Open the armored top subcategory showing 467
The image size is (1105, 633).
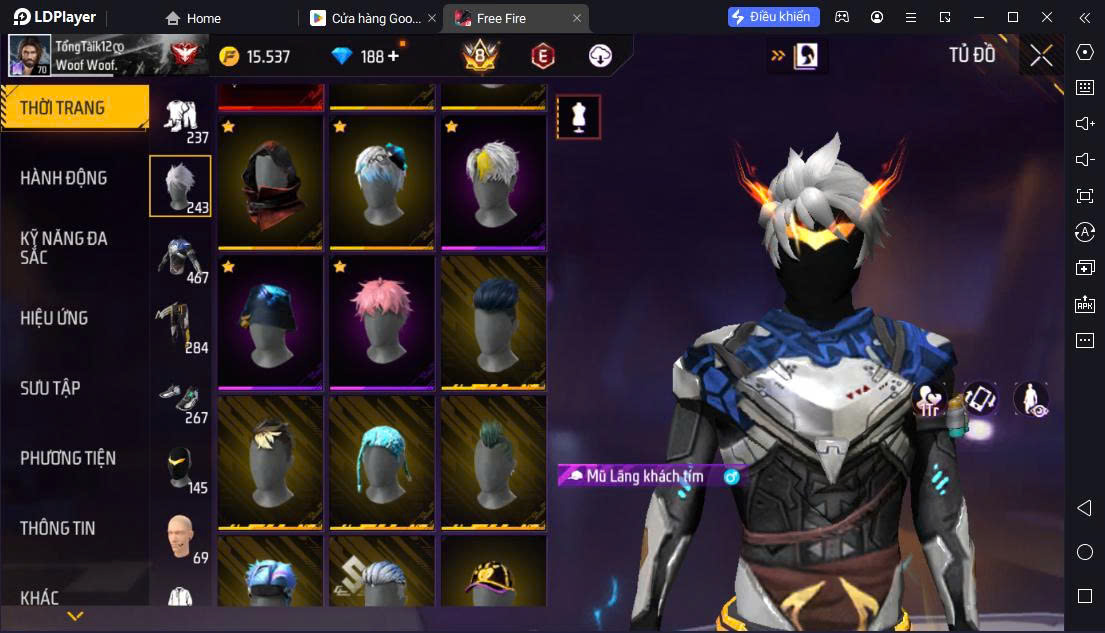[x=181, y=258]
